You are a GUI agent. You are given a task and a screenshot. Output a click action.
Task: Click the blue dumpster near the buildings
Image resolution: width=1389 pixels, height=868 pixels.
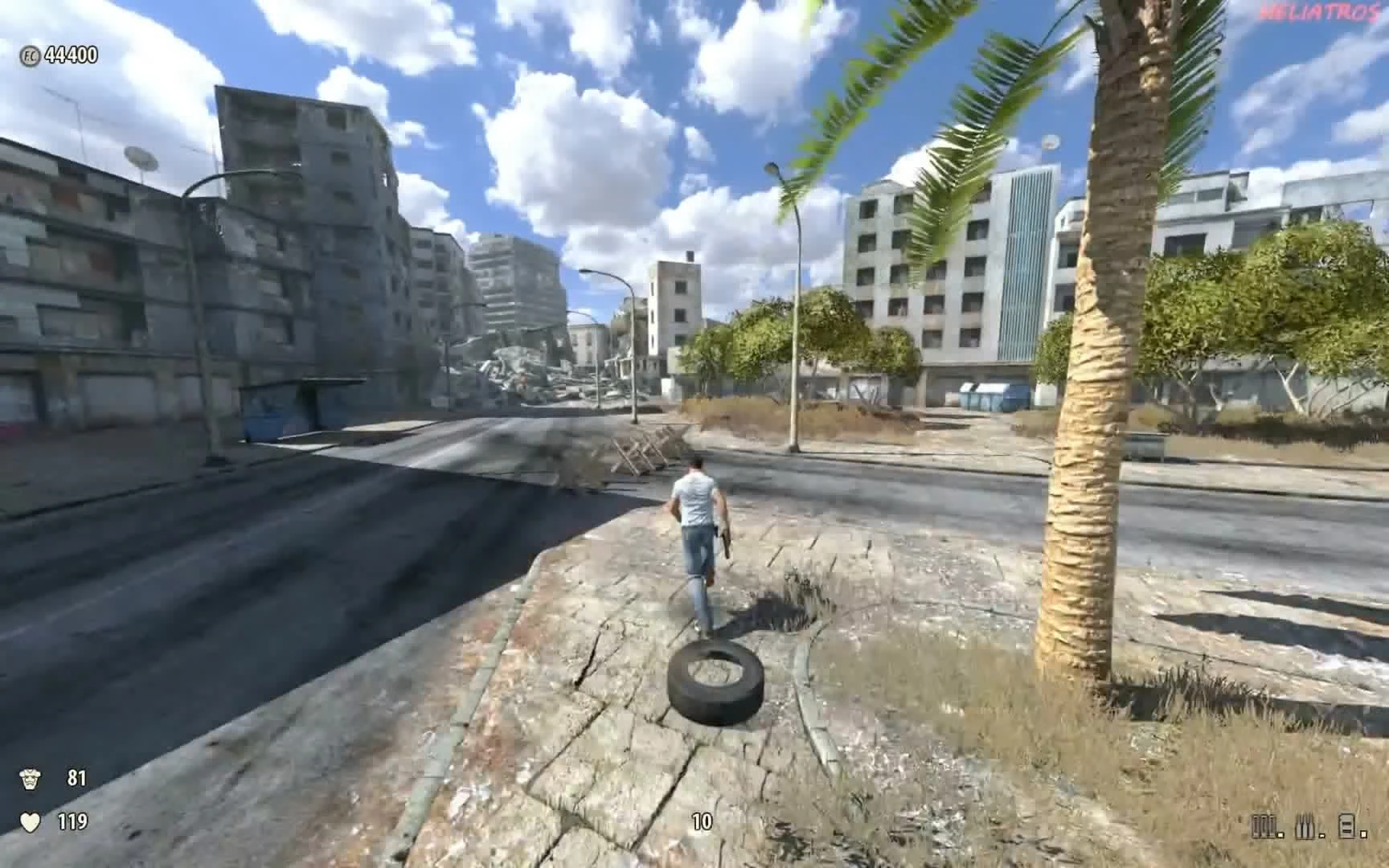tap(982, 394)
